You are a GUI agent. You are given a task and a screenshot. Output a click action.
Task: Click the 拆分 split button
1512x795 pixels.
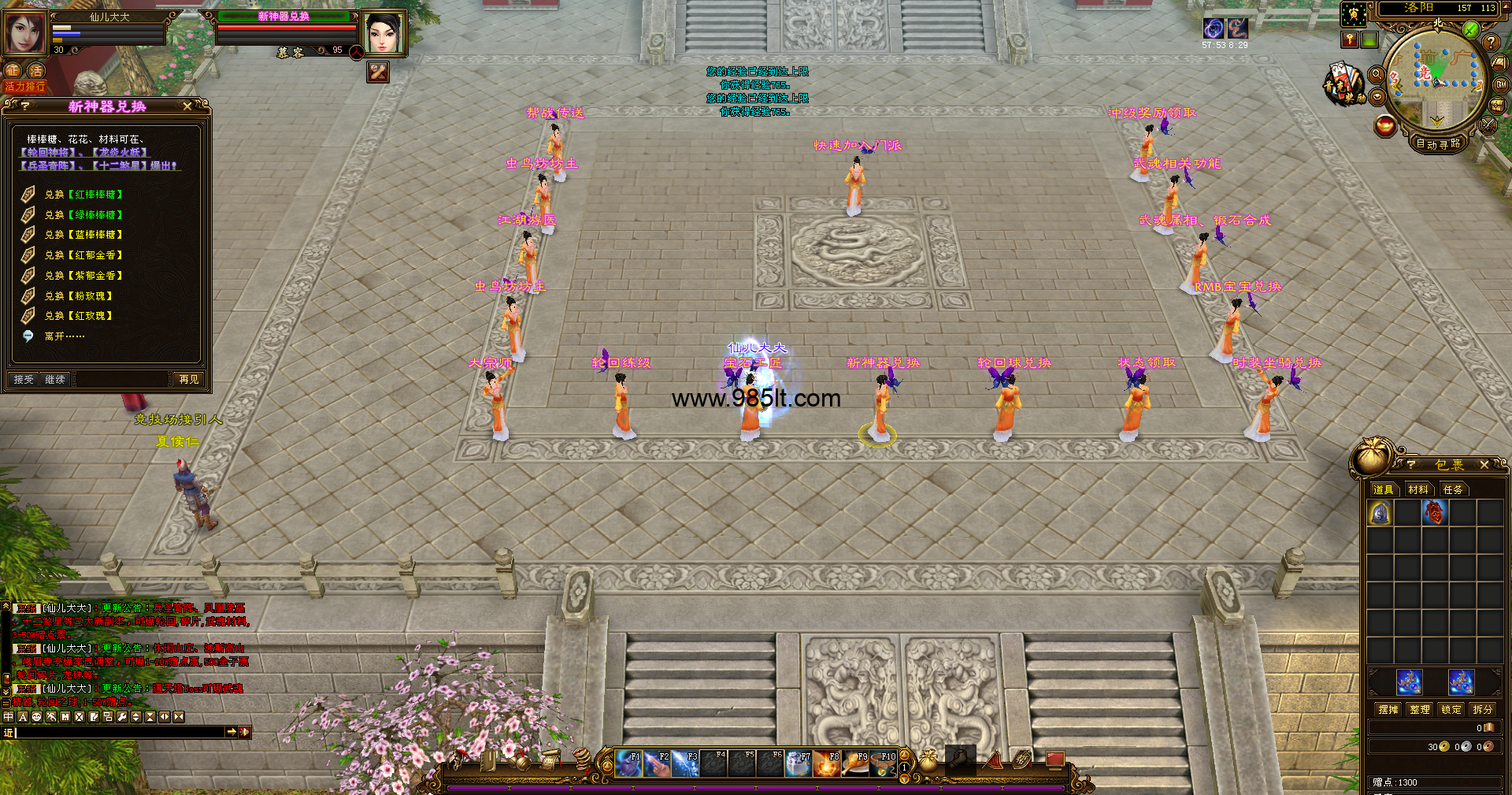1483,710
